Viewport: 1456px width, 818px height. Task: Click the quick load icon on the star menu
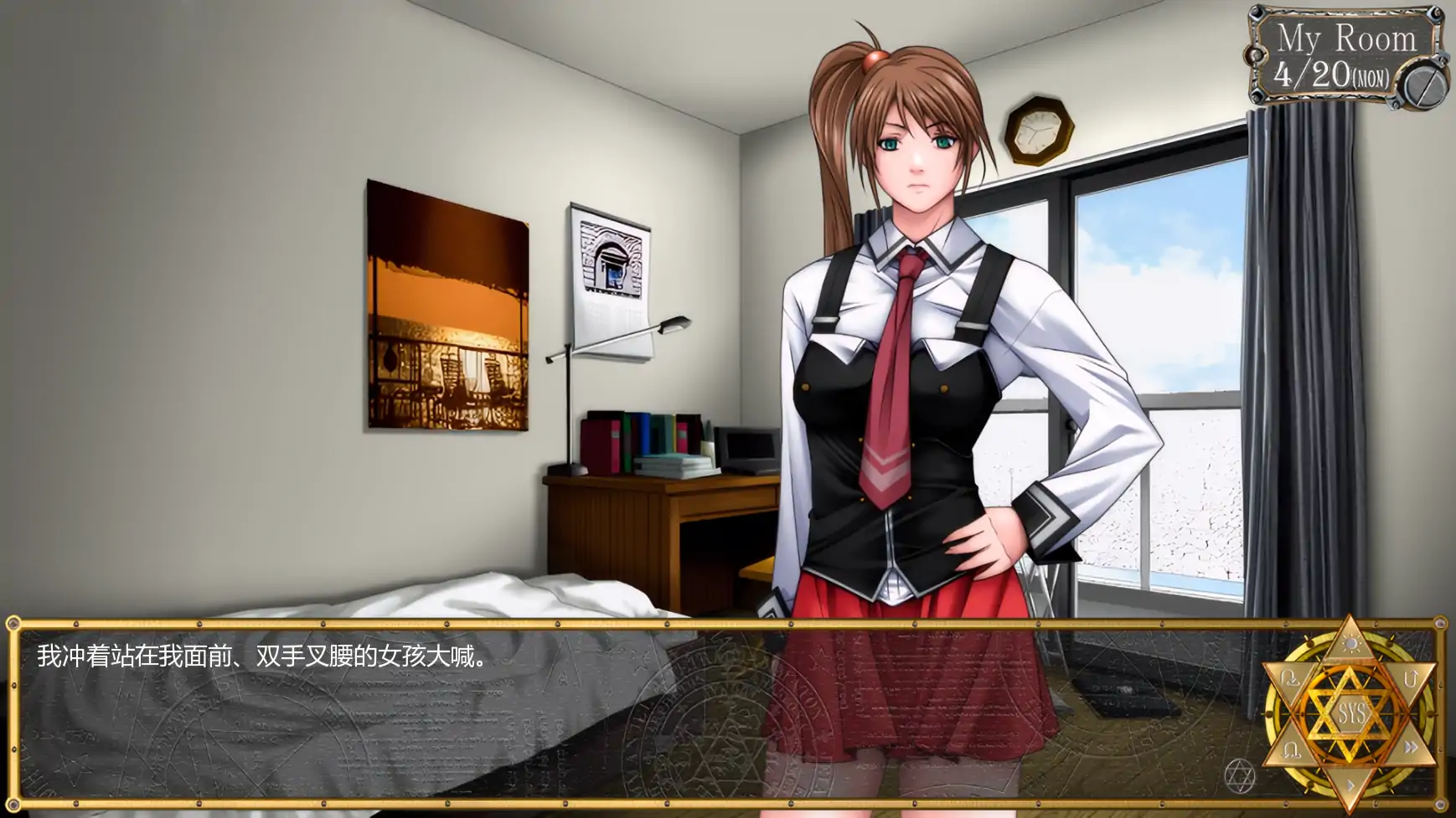pyautogui.click(x=1291, y=749)
